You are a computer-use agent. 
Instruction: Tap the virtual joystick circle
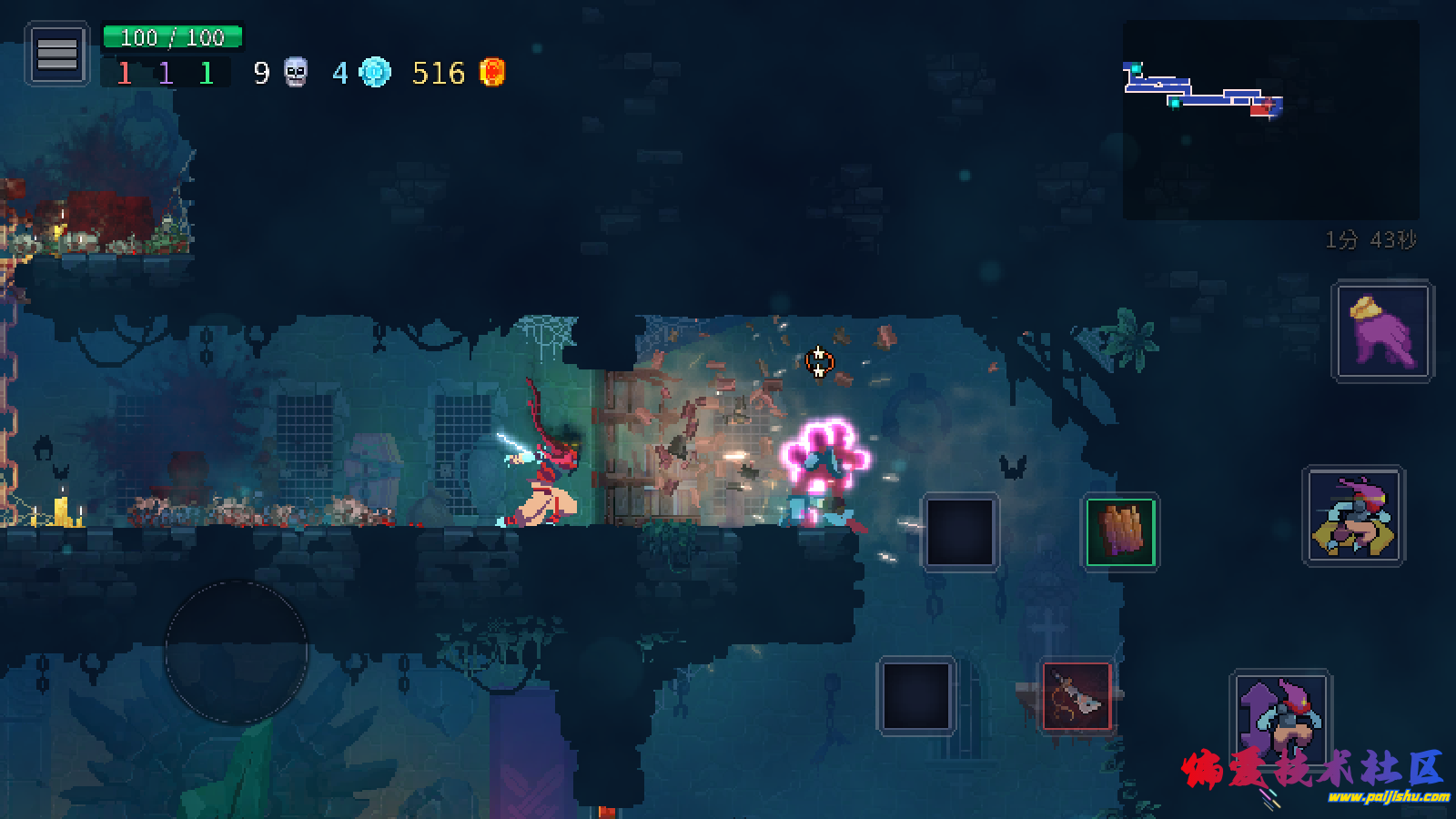(x=237, y=652)
